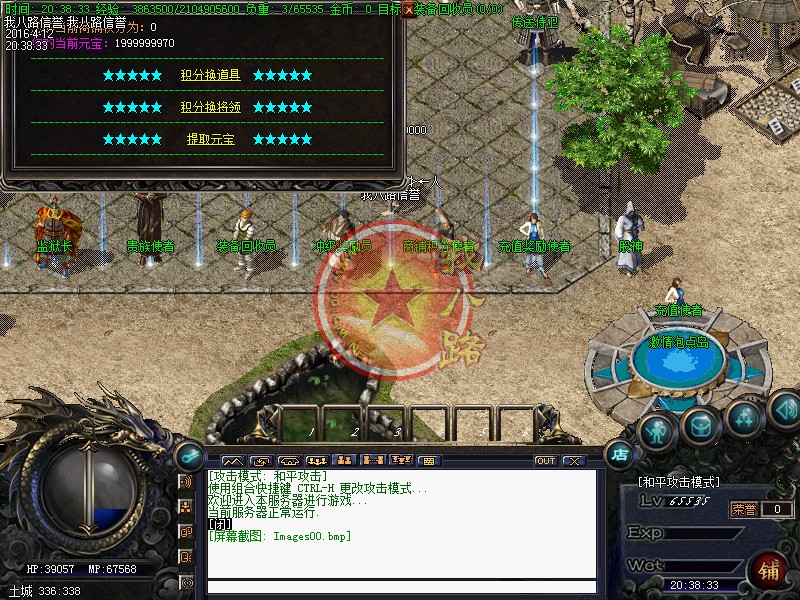This screenshot has height=600, width=800.
Task: Close the chat toolbar with X button
Action: [573, 461]
